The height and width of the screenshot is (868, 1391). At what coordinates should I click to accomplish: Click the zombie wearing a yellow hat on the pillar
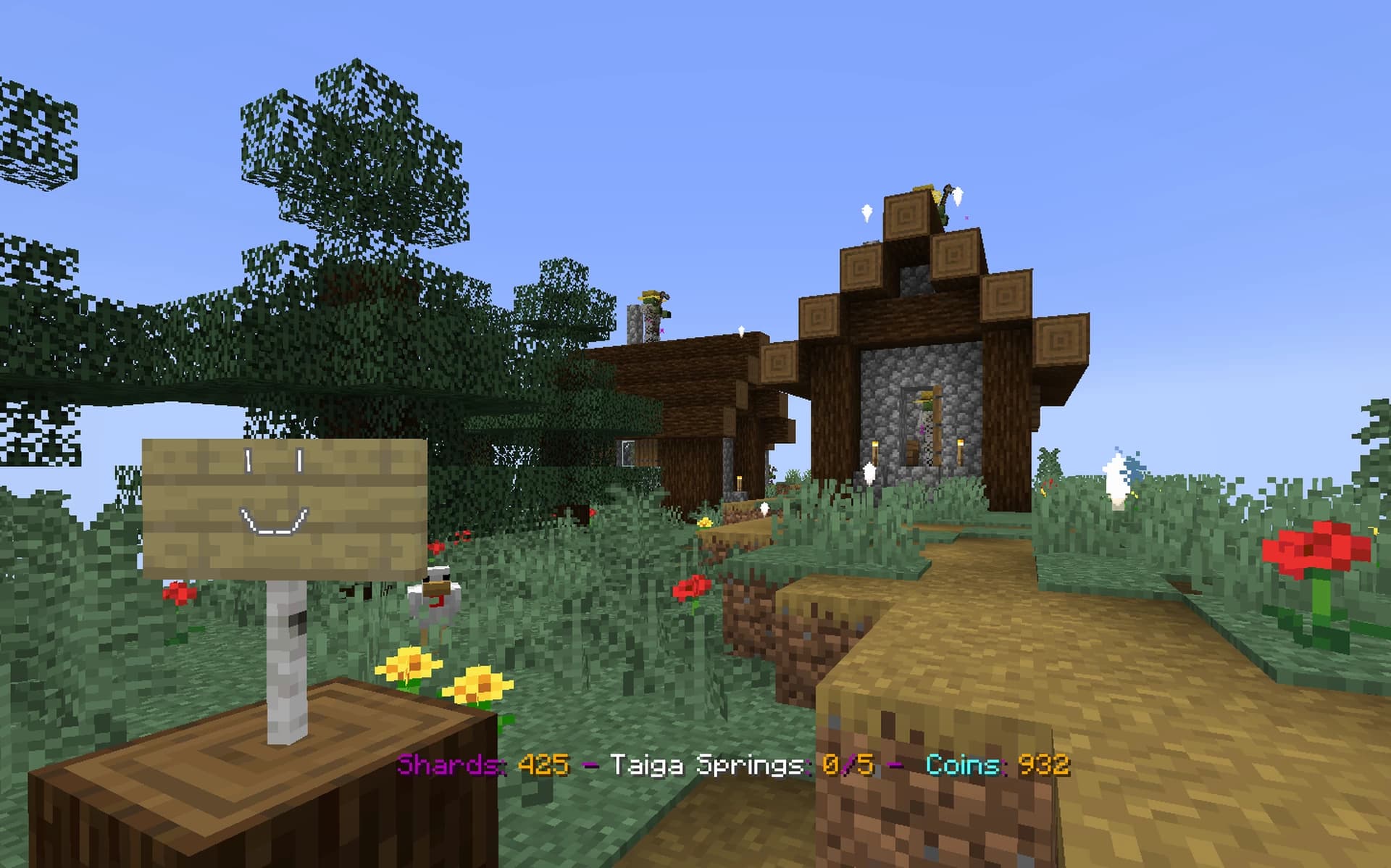[x=651, y=304]
